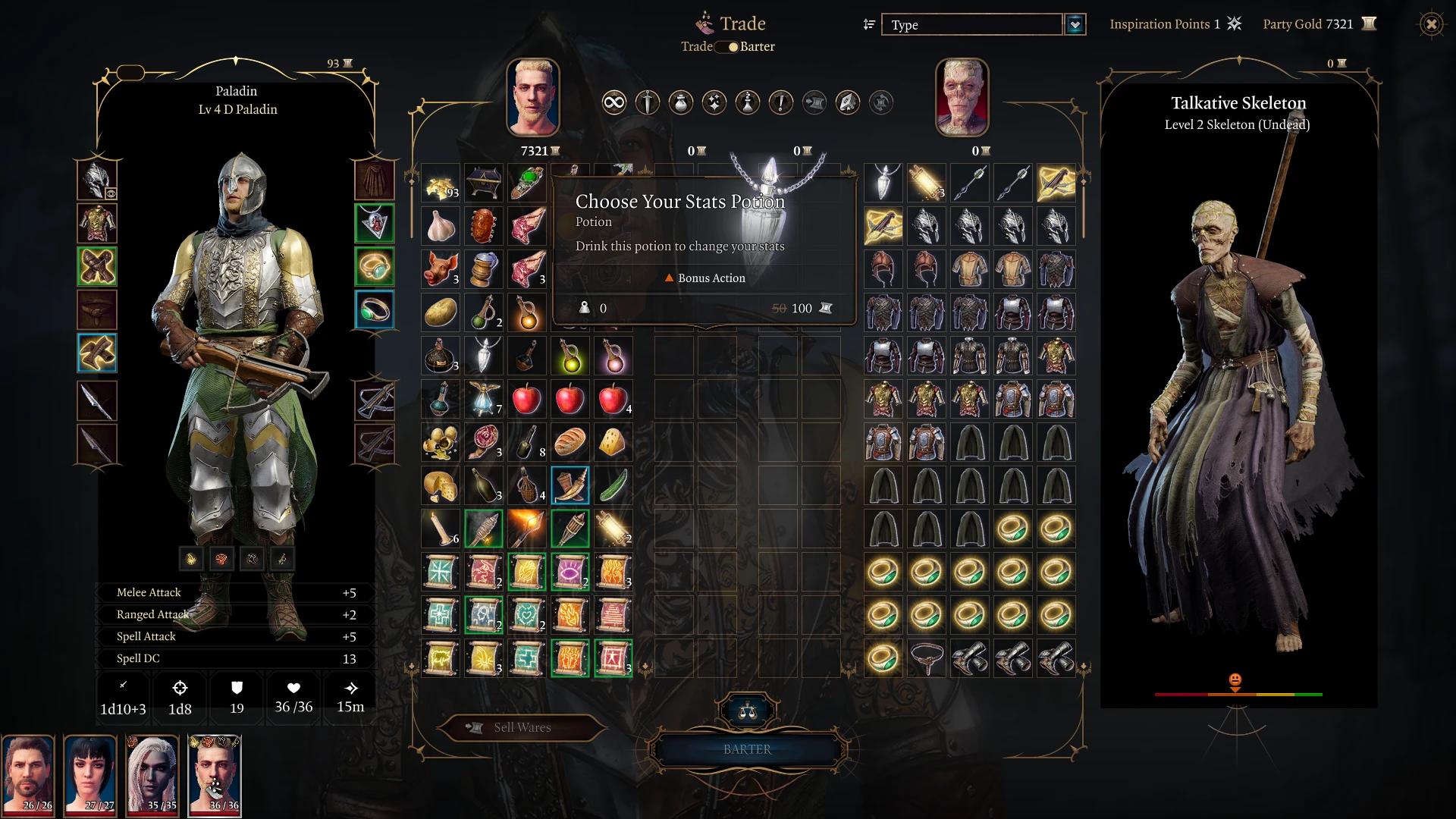
Task: Click the BARTER confirm button
Action: [747, 749]
